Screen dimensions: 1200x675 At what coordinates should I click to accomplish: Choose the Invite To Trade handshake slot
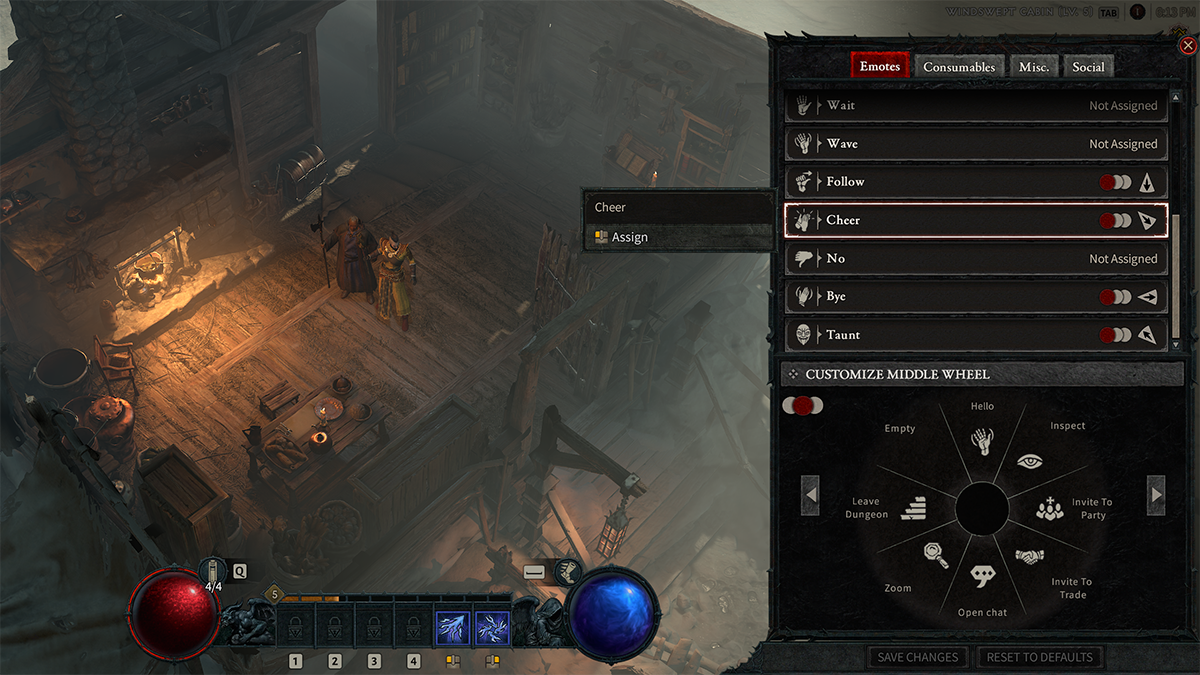click(1030, 556)
